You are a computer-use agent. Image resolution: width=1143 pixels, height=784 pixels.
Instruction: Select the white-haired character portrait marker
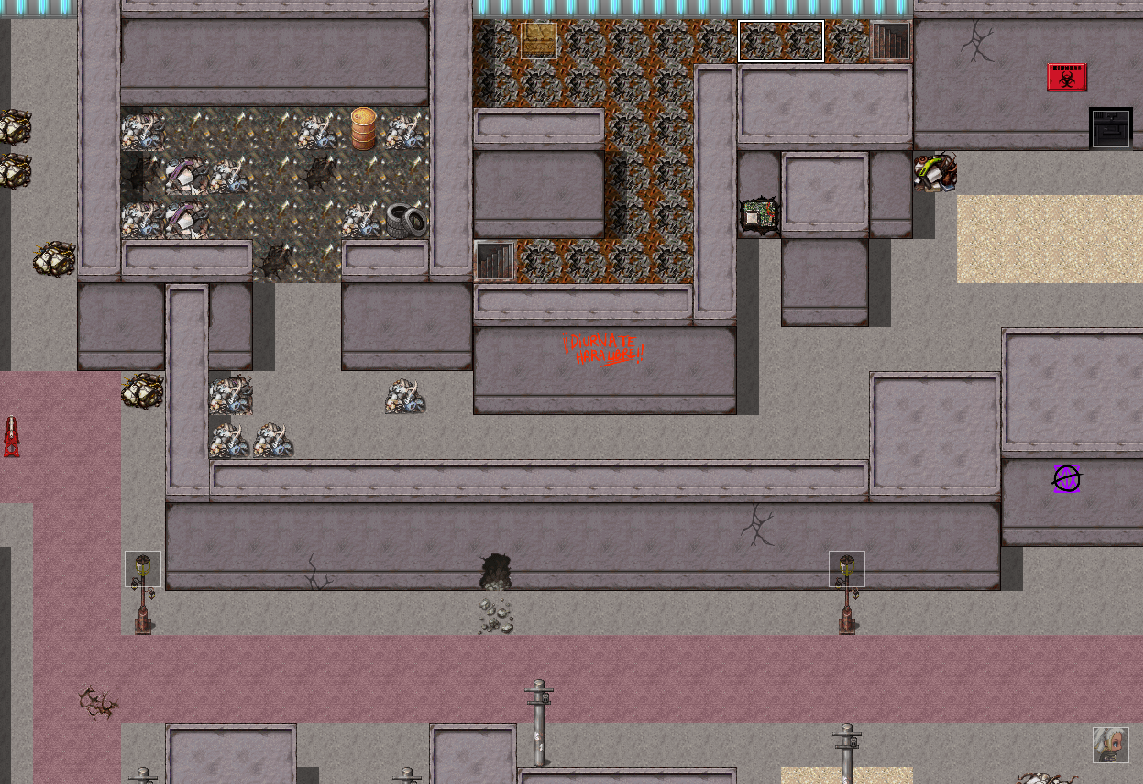pyautogui.click(x=1110, y=745)
